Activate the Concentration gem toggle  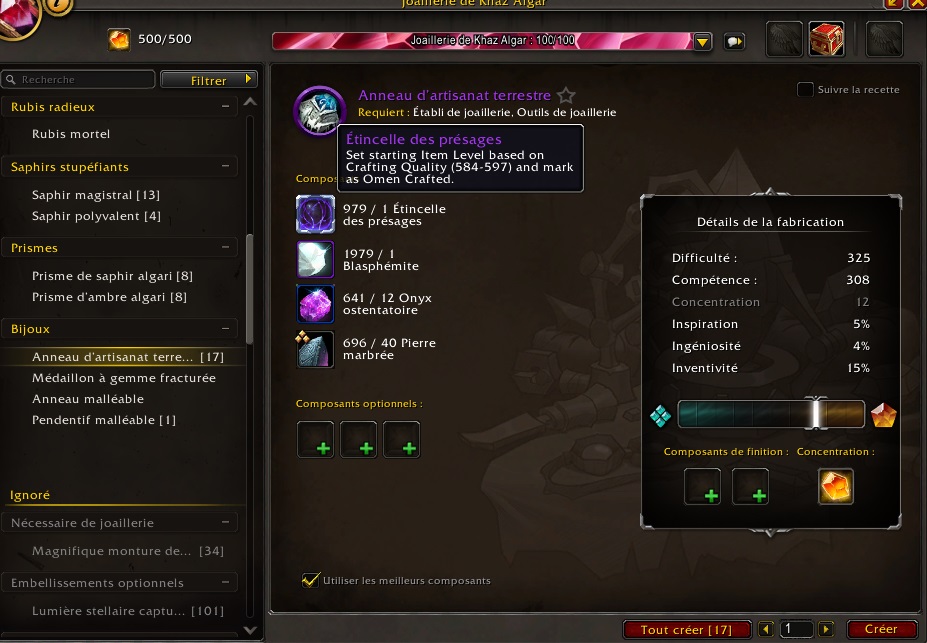click(836, 487)
